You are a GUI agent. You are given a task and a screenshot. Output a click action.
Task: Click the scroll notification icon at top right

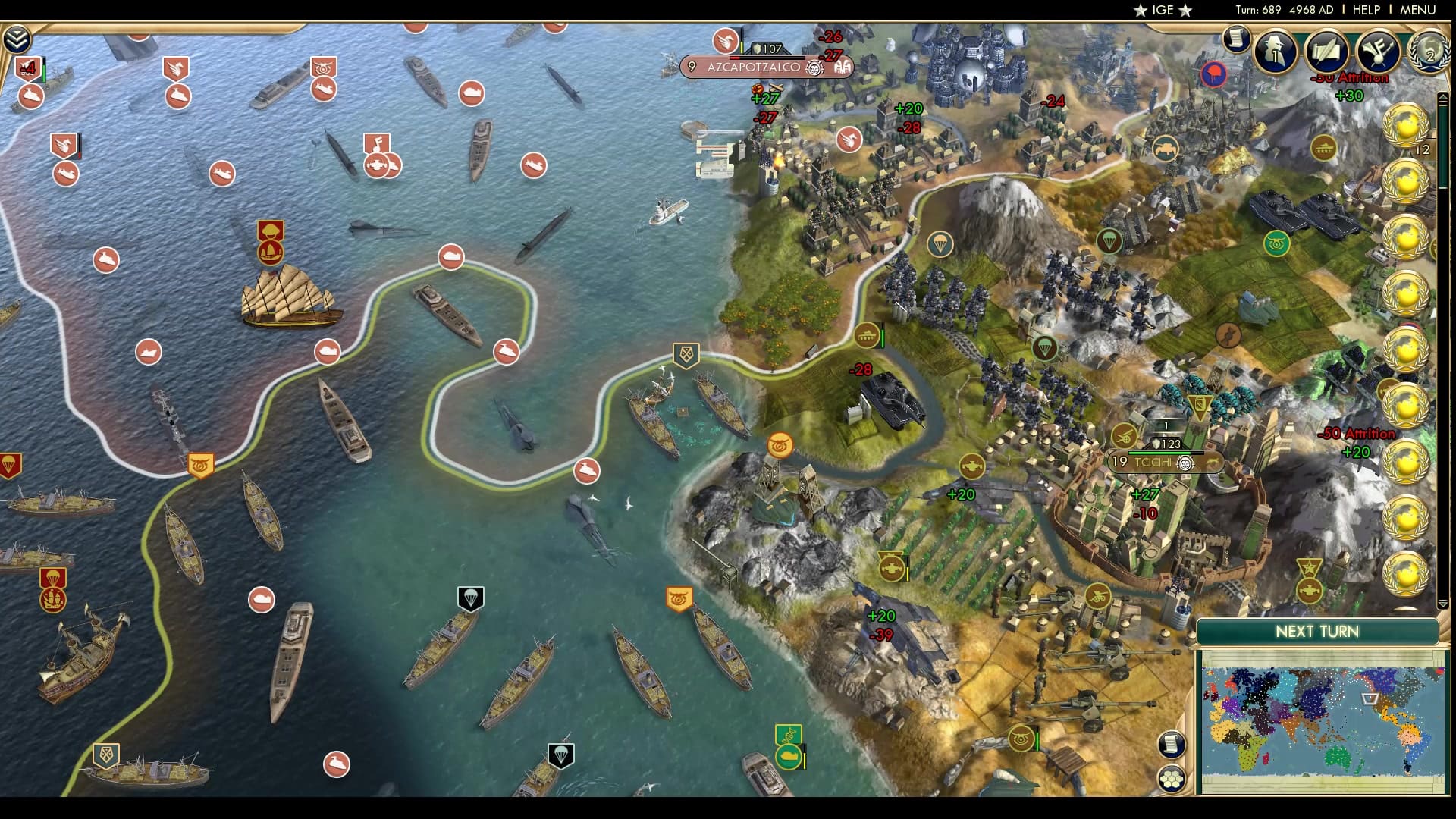click(1235, 38)
